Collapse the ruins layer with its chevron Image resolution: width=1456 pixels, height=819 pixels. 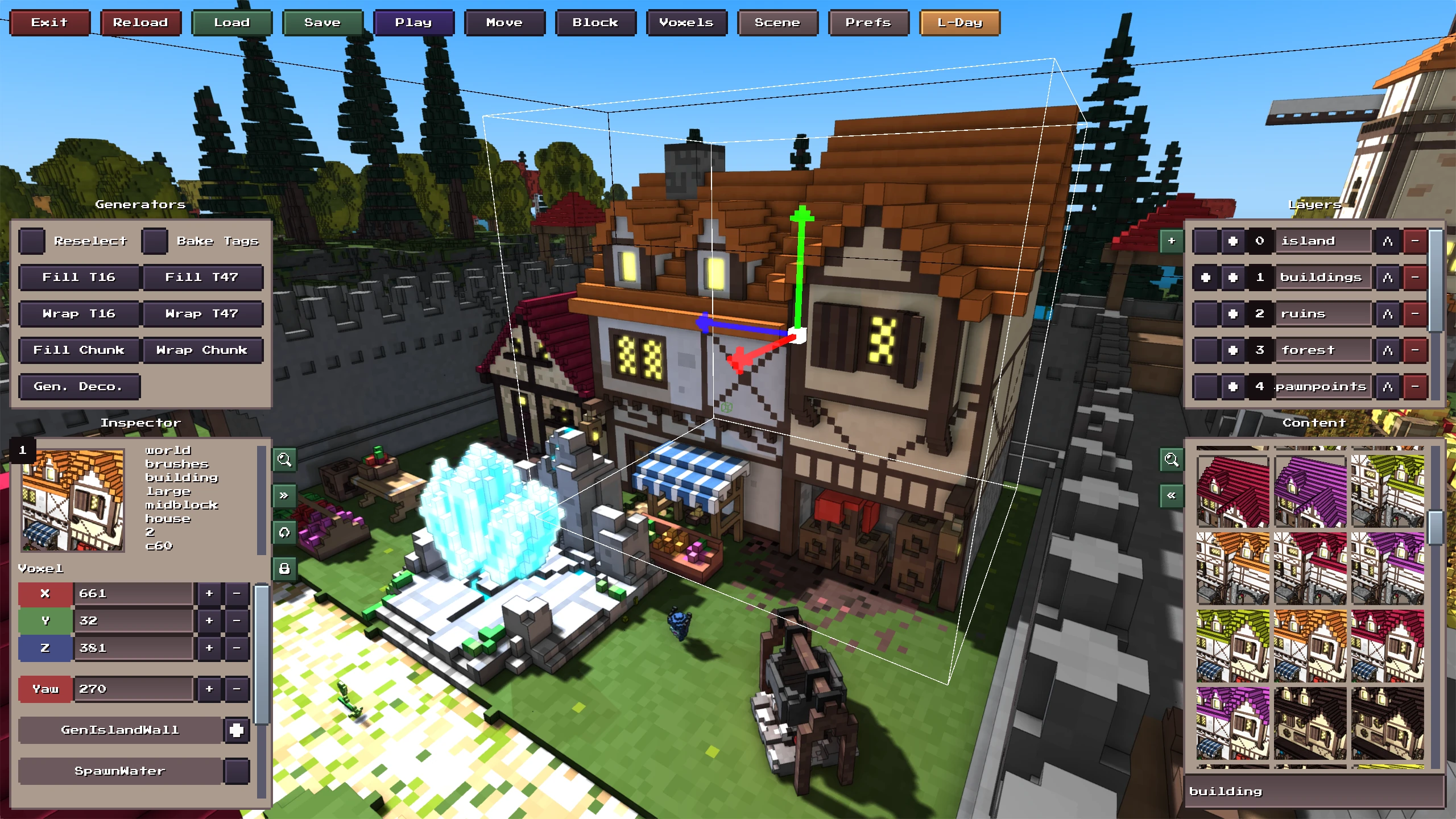pos(1387,313)
